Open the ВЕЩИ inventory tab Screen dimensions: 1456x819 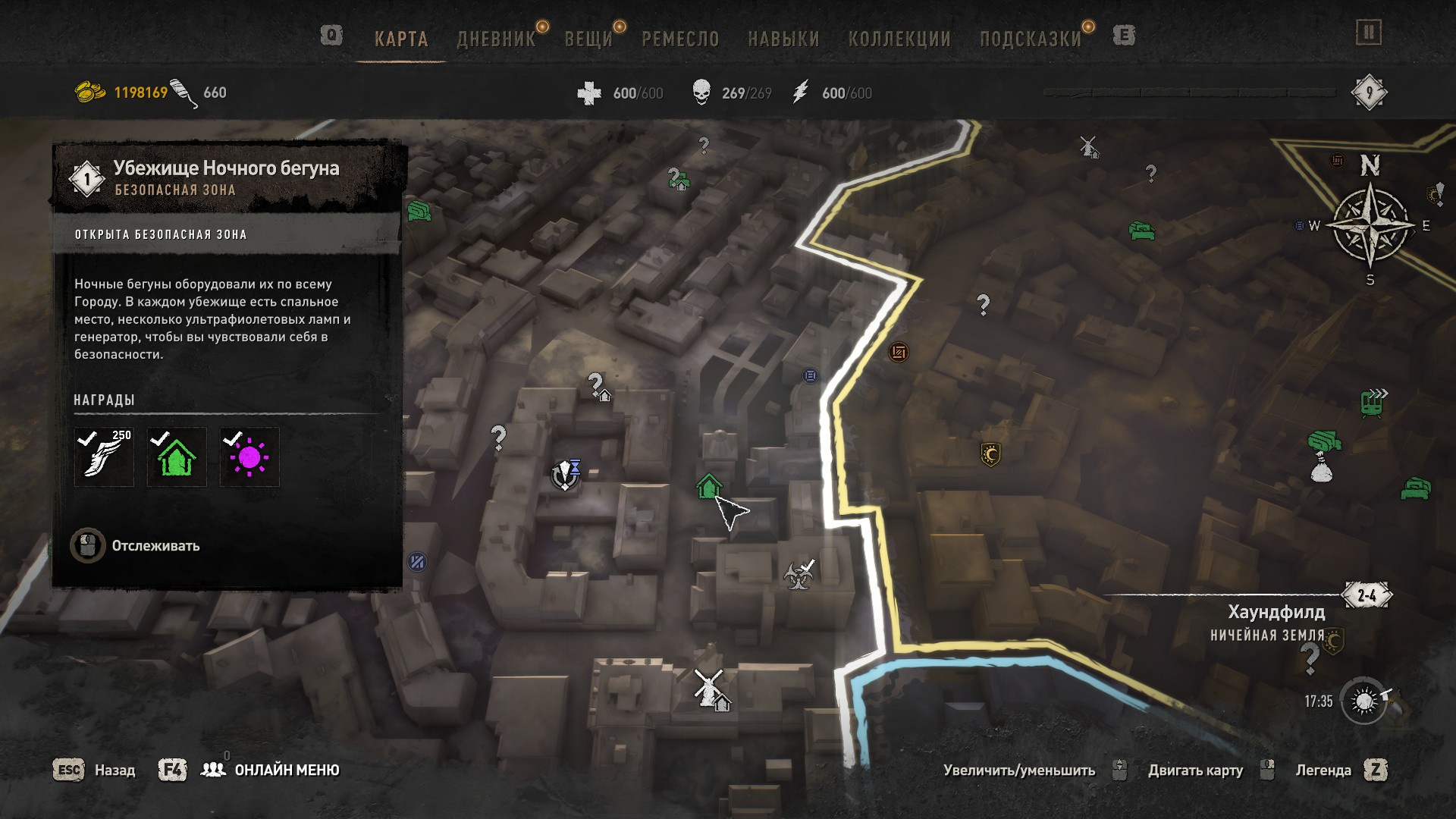[588, 39]
